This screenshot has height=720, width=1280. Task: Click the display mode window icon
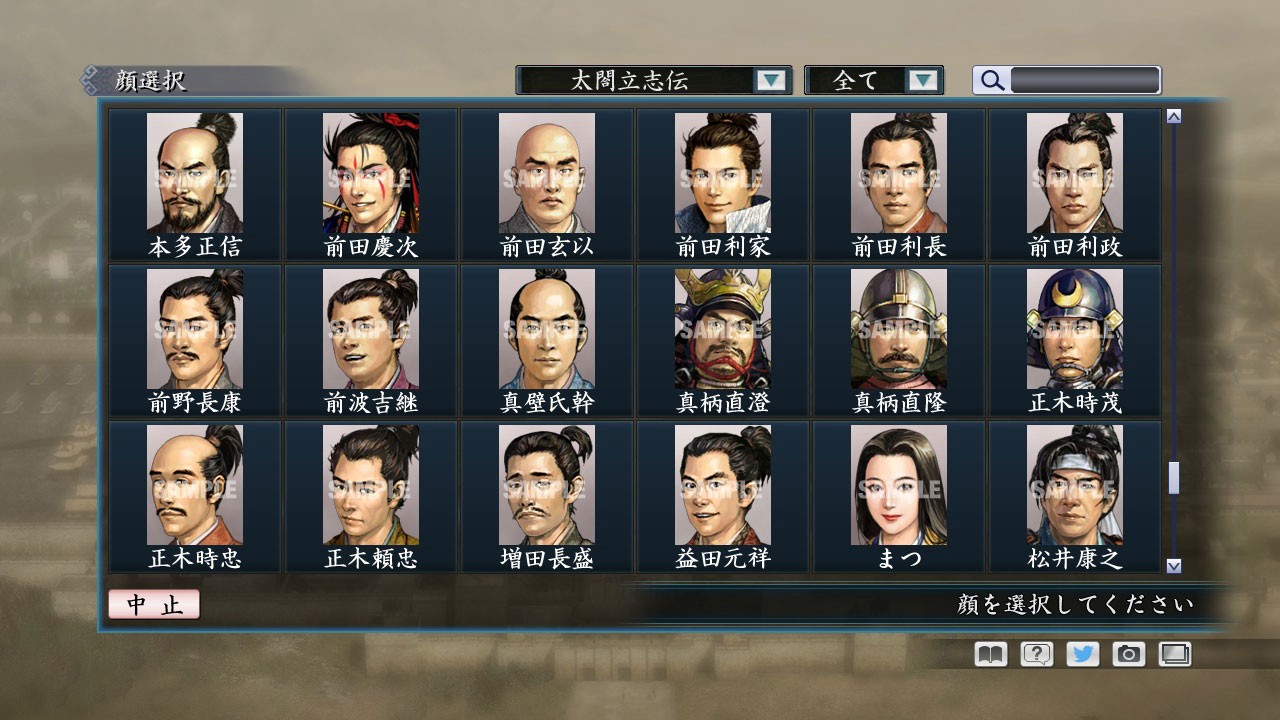tap(1174, 654)
